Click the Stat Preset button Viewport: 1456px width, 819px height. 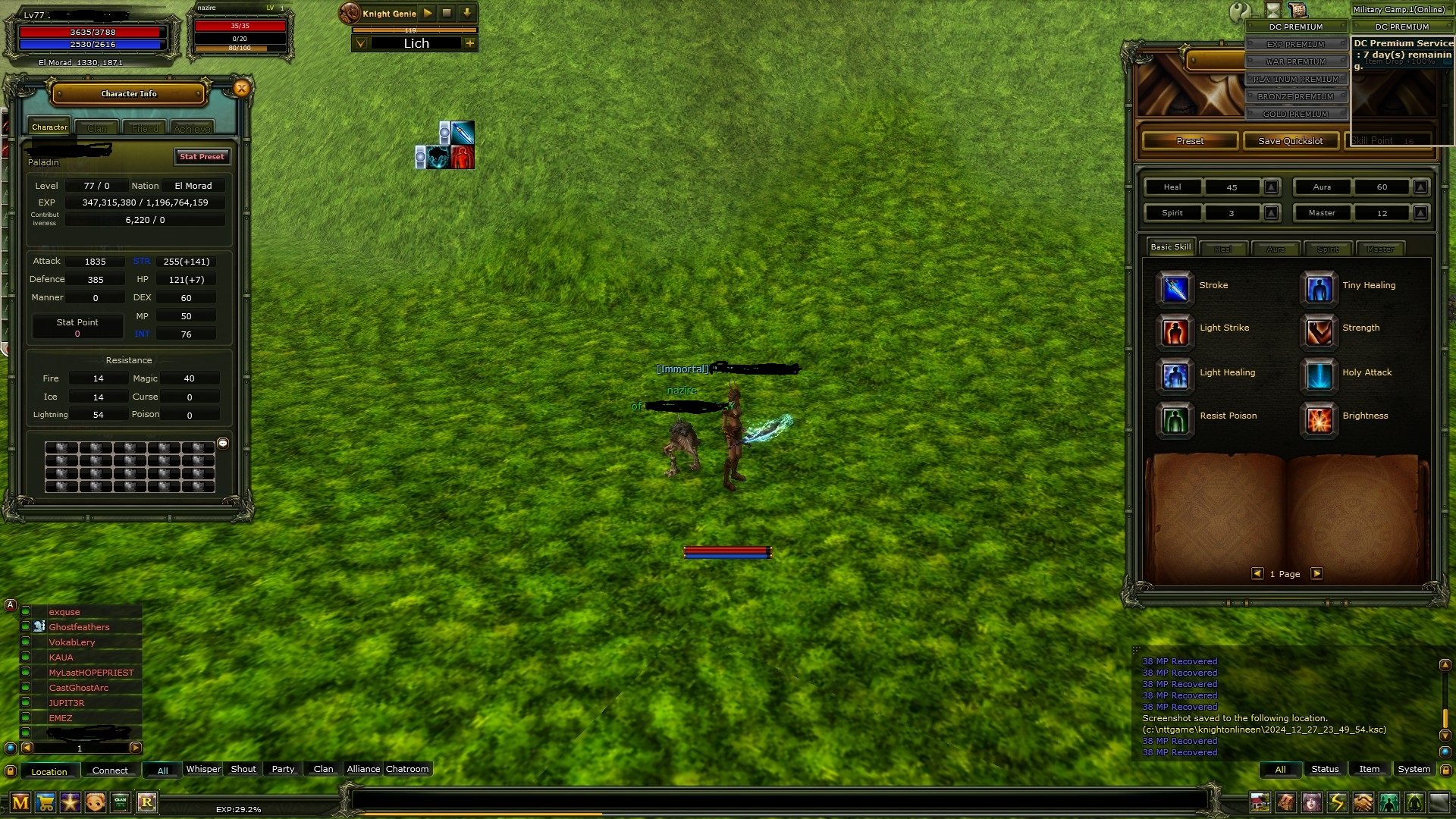tap(201, 157)
